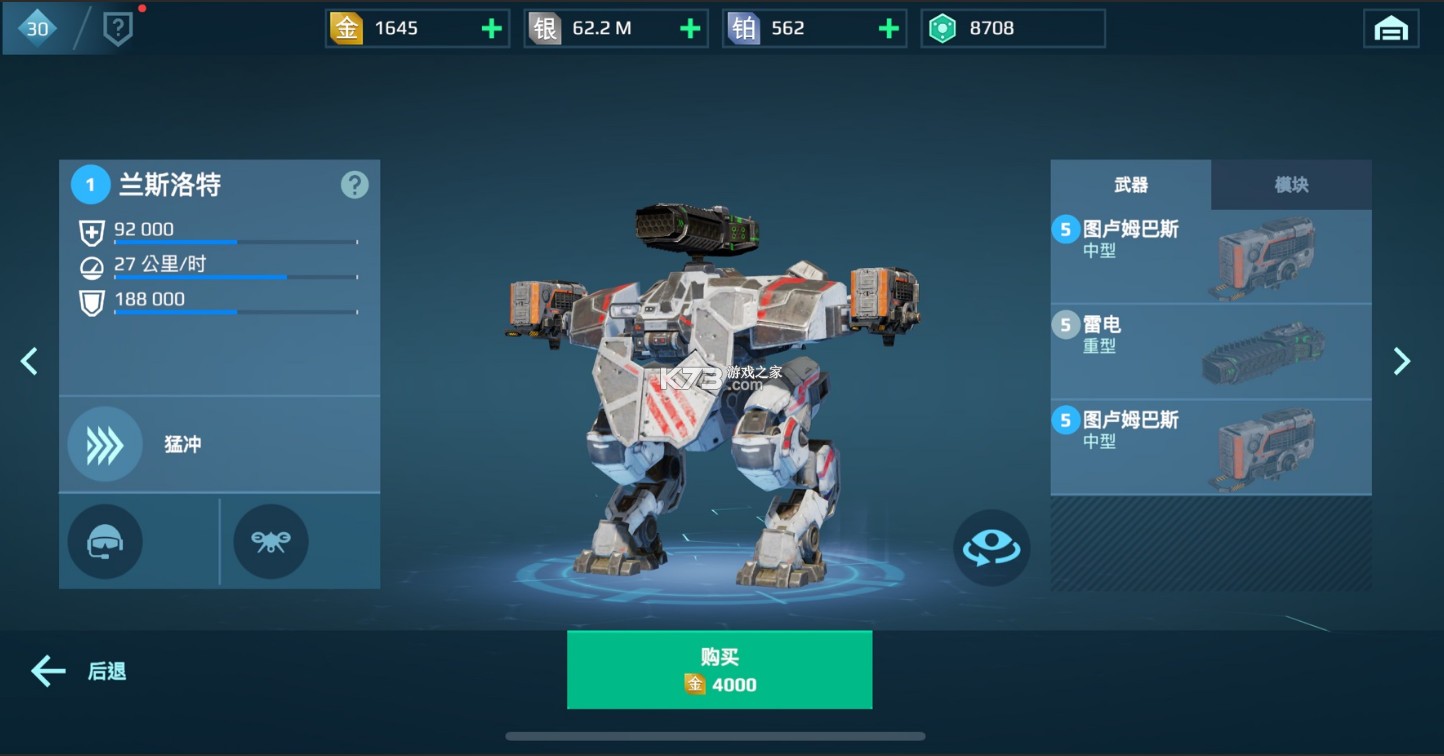This screenshot has height=756, width=1444.
Task: View the 猛冲 dash ability
Action: pyautogui.click(x=105, y=444)
